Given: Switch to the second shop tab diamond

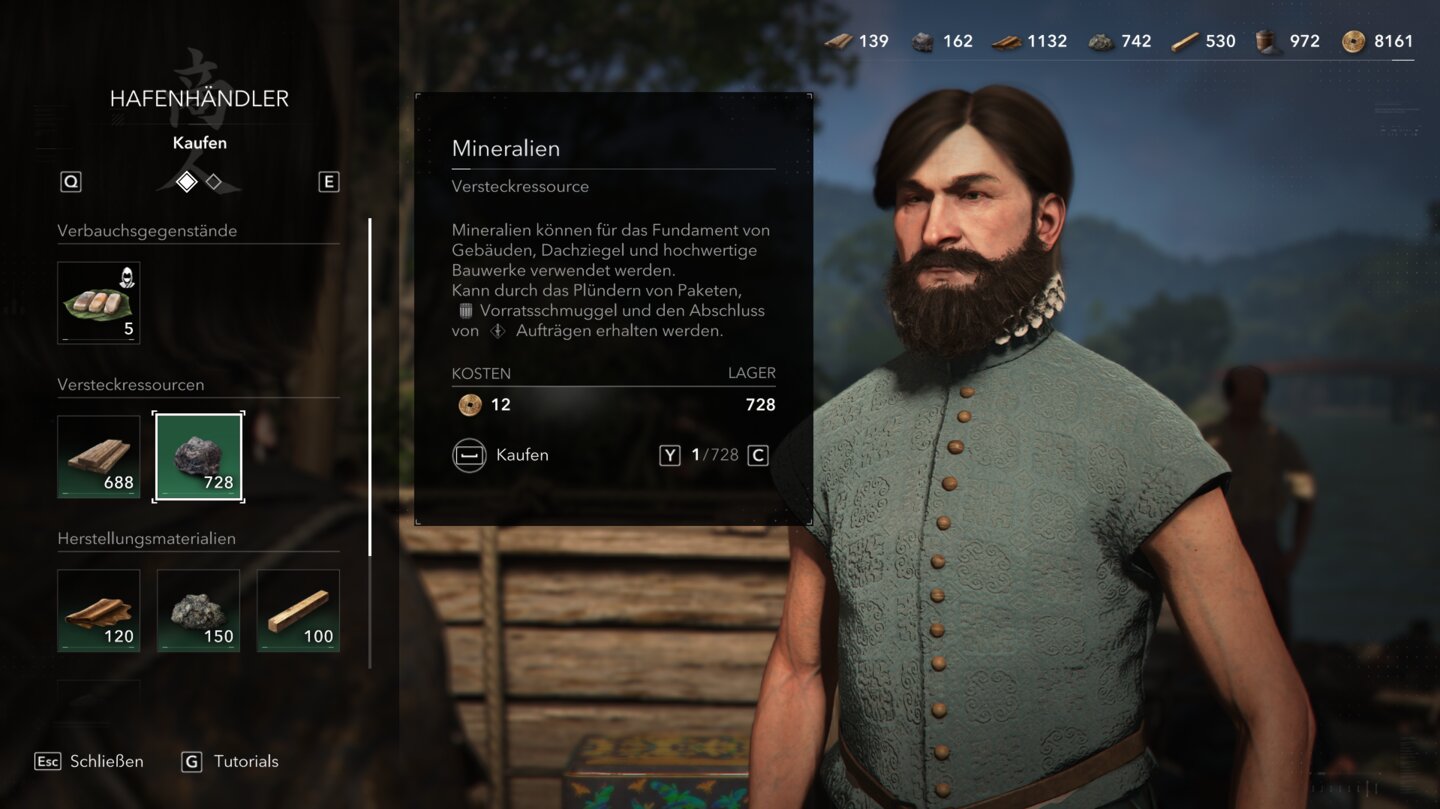Looking at the screenshot, I should click(214, 182).
